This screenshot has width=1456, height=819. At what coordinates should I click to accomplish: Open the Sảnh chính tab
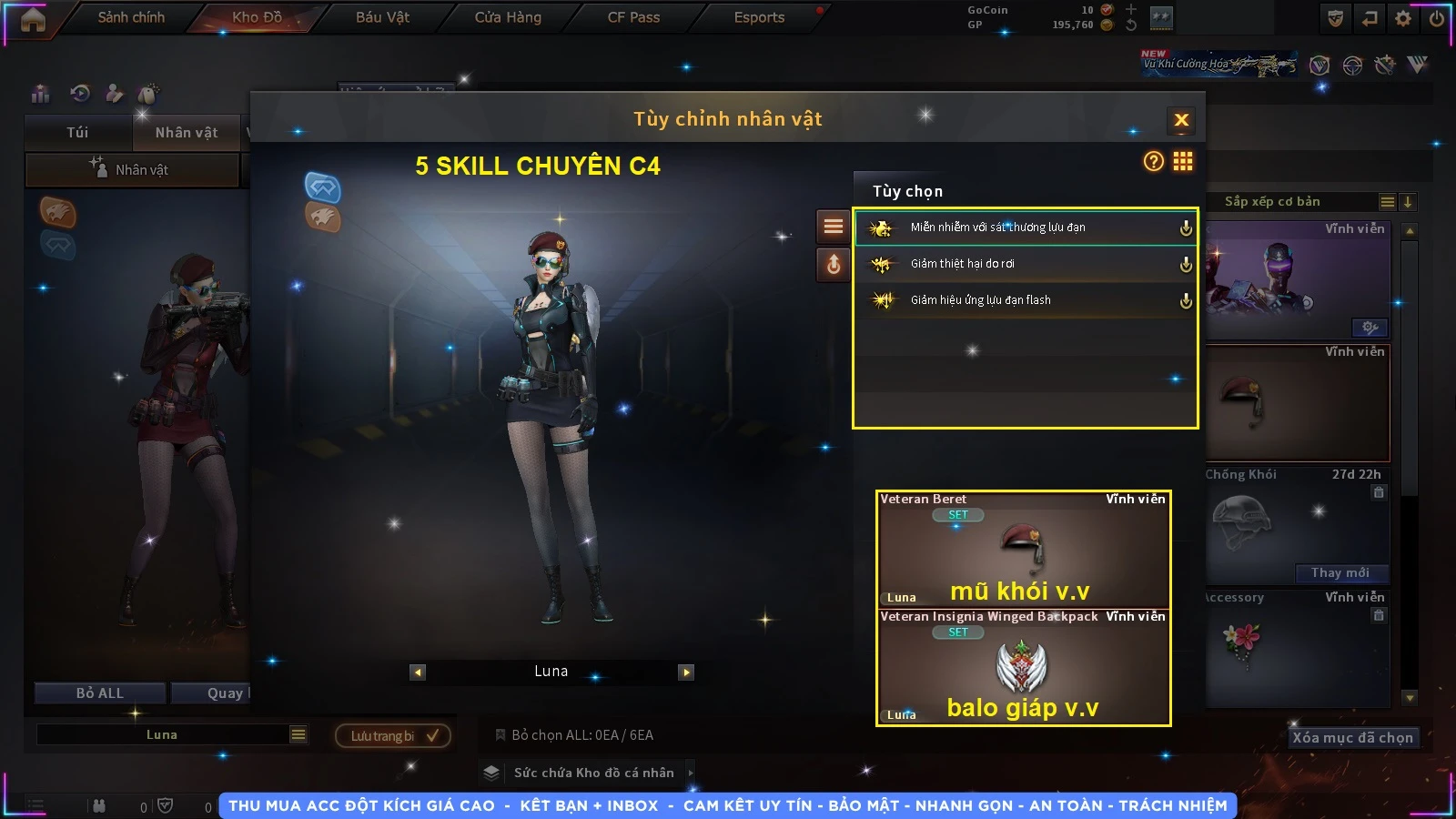click(131, 17)
